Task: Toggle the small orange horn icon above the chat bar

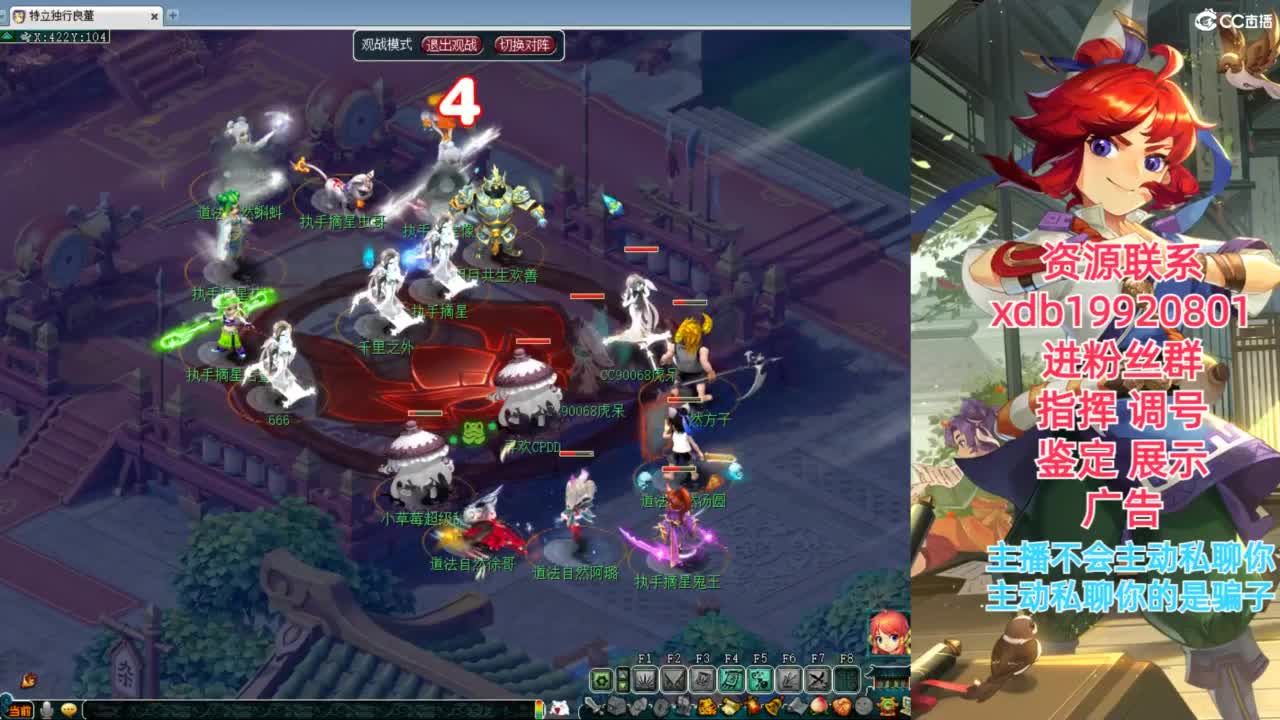Action: 28,680
